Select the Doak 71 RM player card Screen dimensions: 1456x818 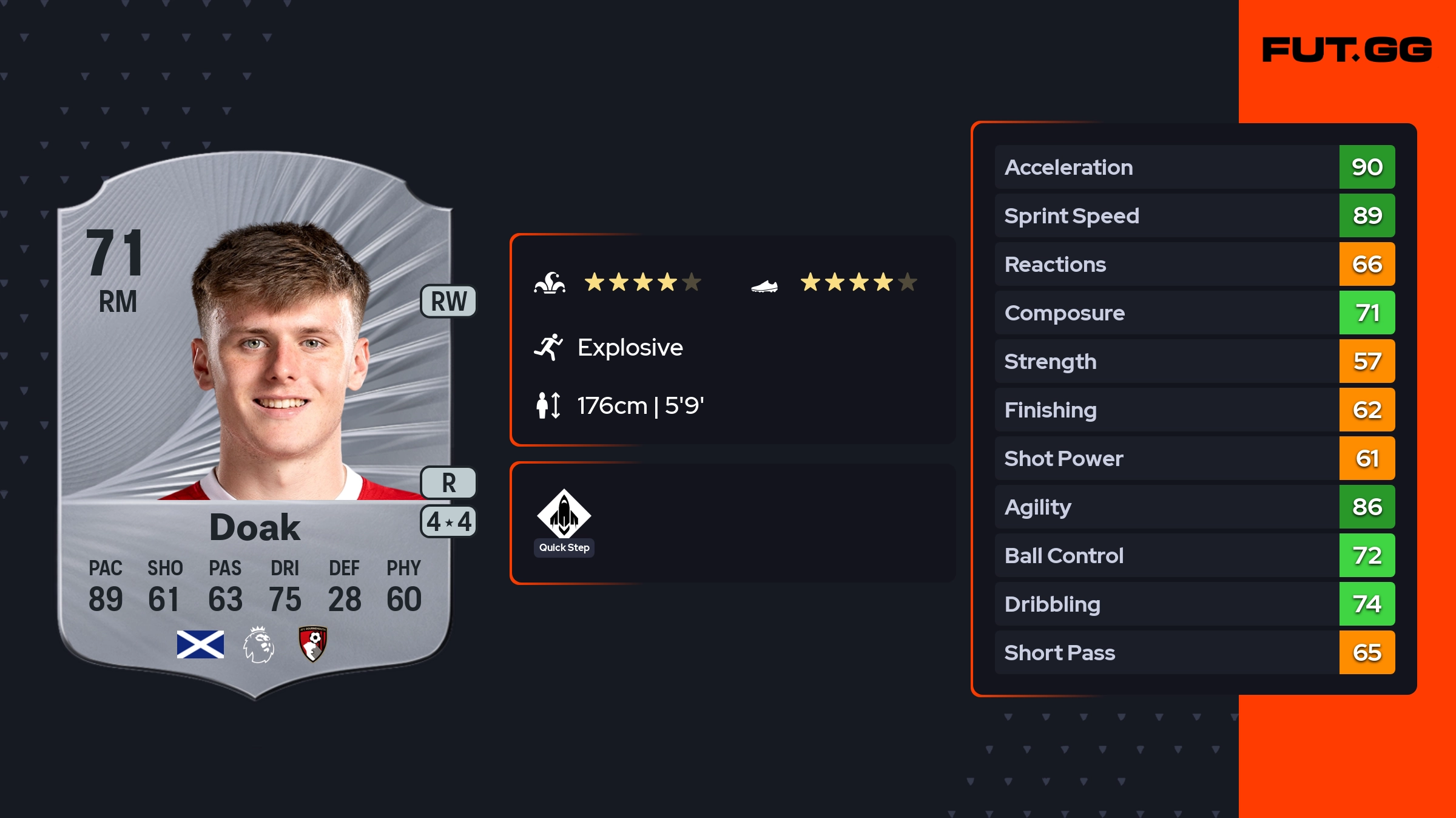pos(255,425)
